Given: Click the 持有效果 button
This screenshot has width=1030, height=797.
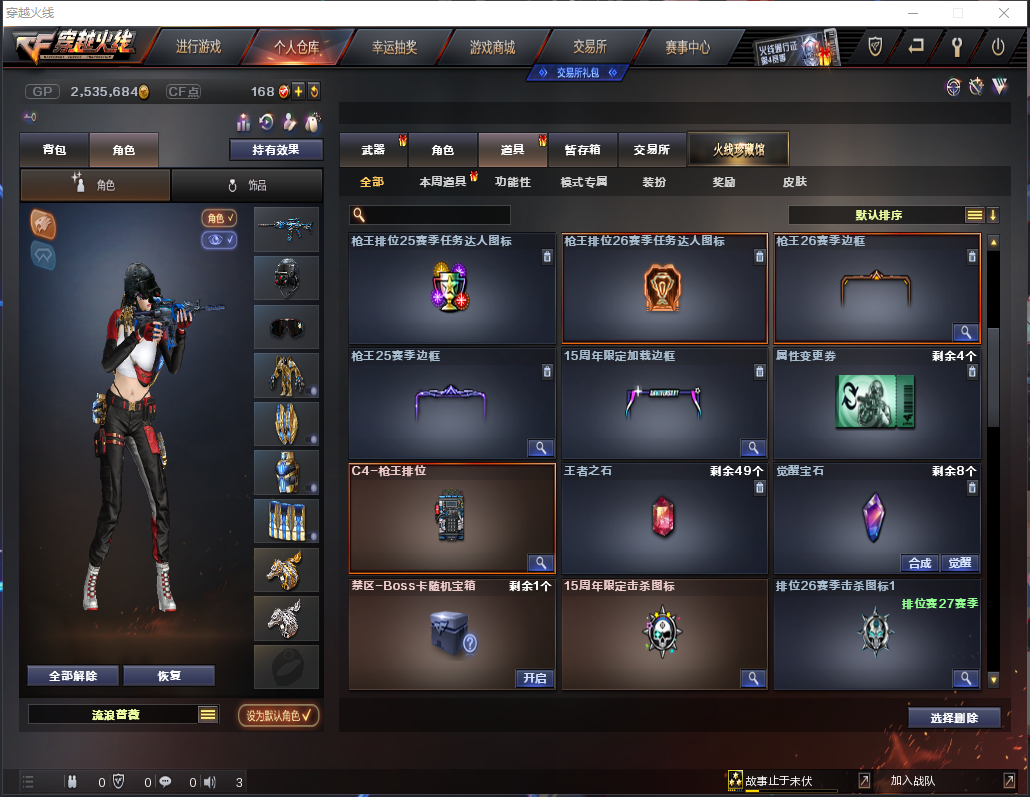Looking at the screenshot, I should click(x=275, y=150).
